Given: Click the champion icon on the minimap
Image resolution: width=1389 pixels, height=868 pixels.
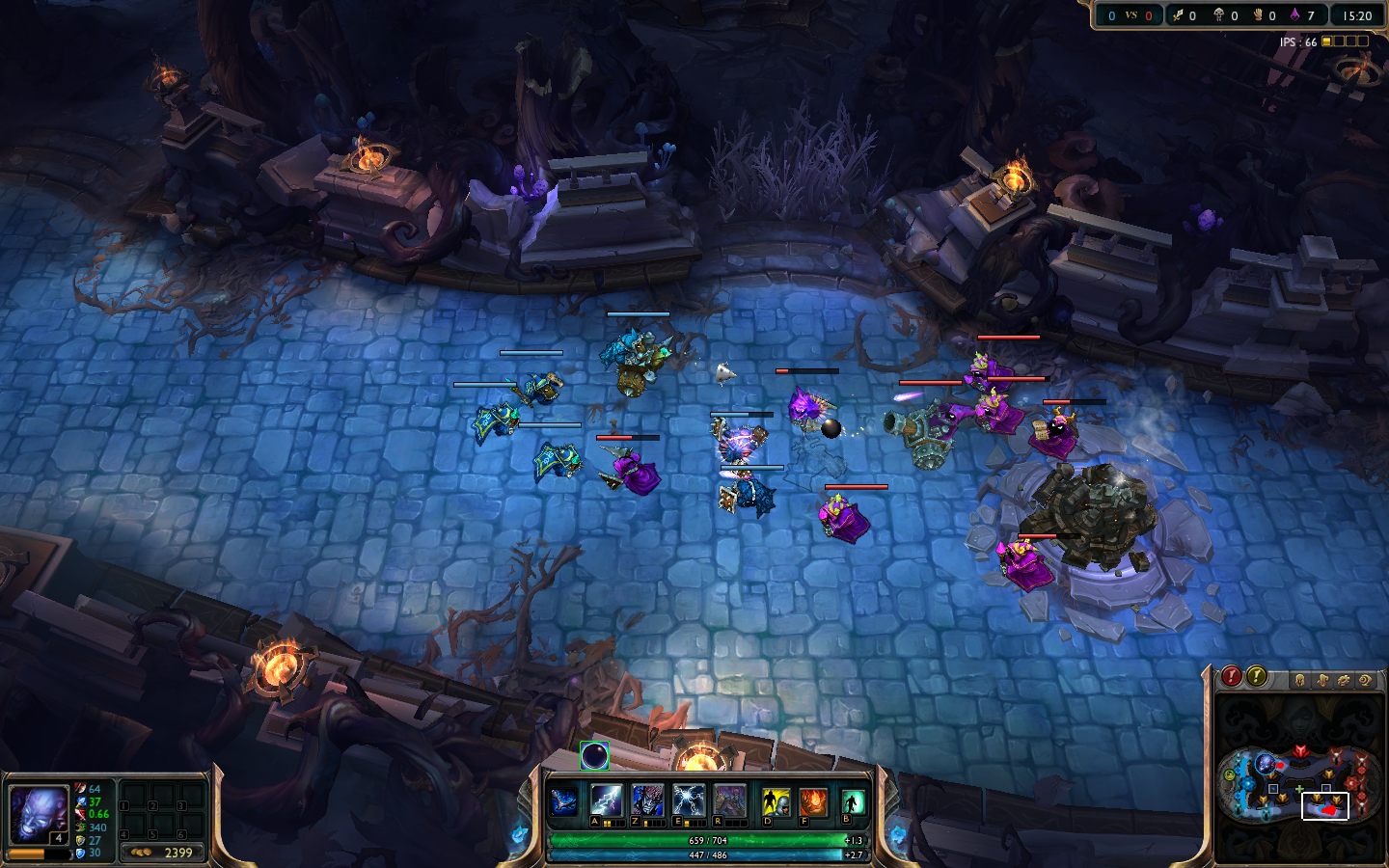Looking at the screenshot, I should click(x=1266, y=765).
